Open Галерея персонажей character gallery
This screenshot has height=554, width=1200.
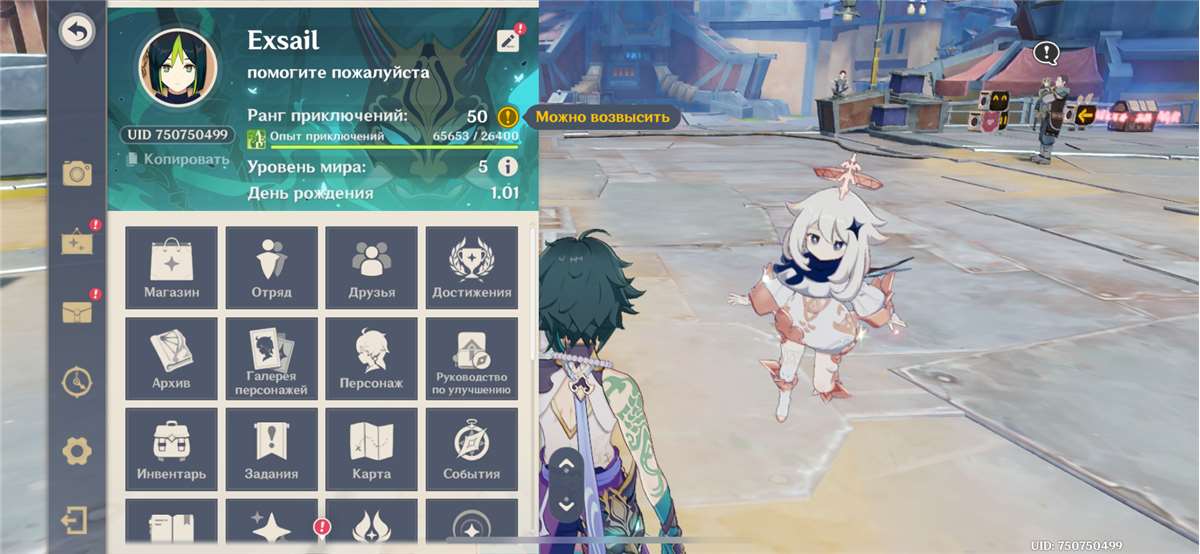tap(271, 358)
